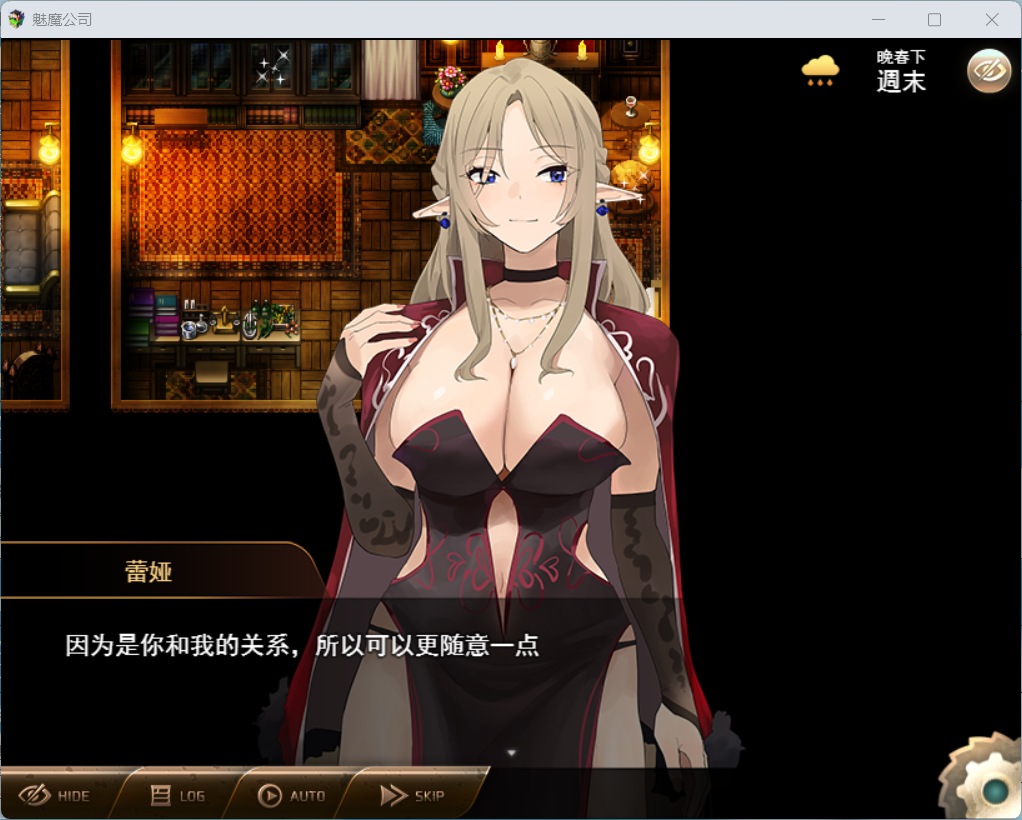This screenshot has height=820, width=1022.
Task: Activate the SKIP button
Action: 412,795
